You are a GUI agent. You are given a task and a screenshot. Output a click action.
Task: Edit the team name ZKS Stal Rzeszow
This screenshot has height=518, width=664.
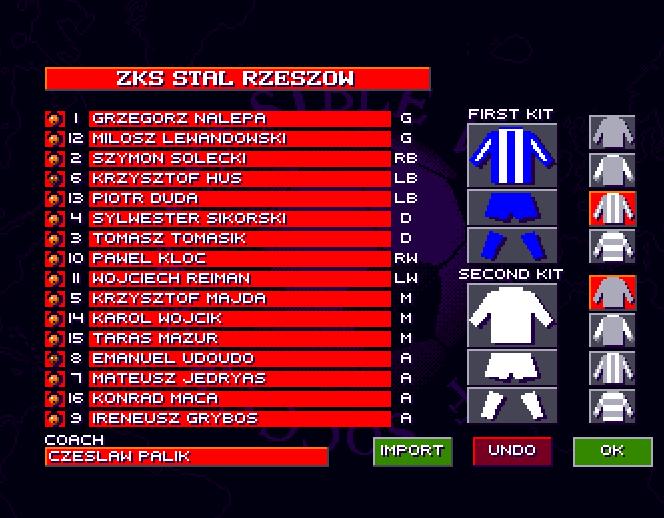tap(237, 79)
